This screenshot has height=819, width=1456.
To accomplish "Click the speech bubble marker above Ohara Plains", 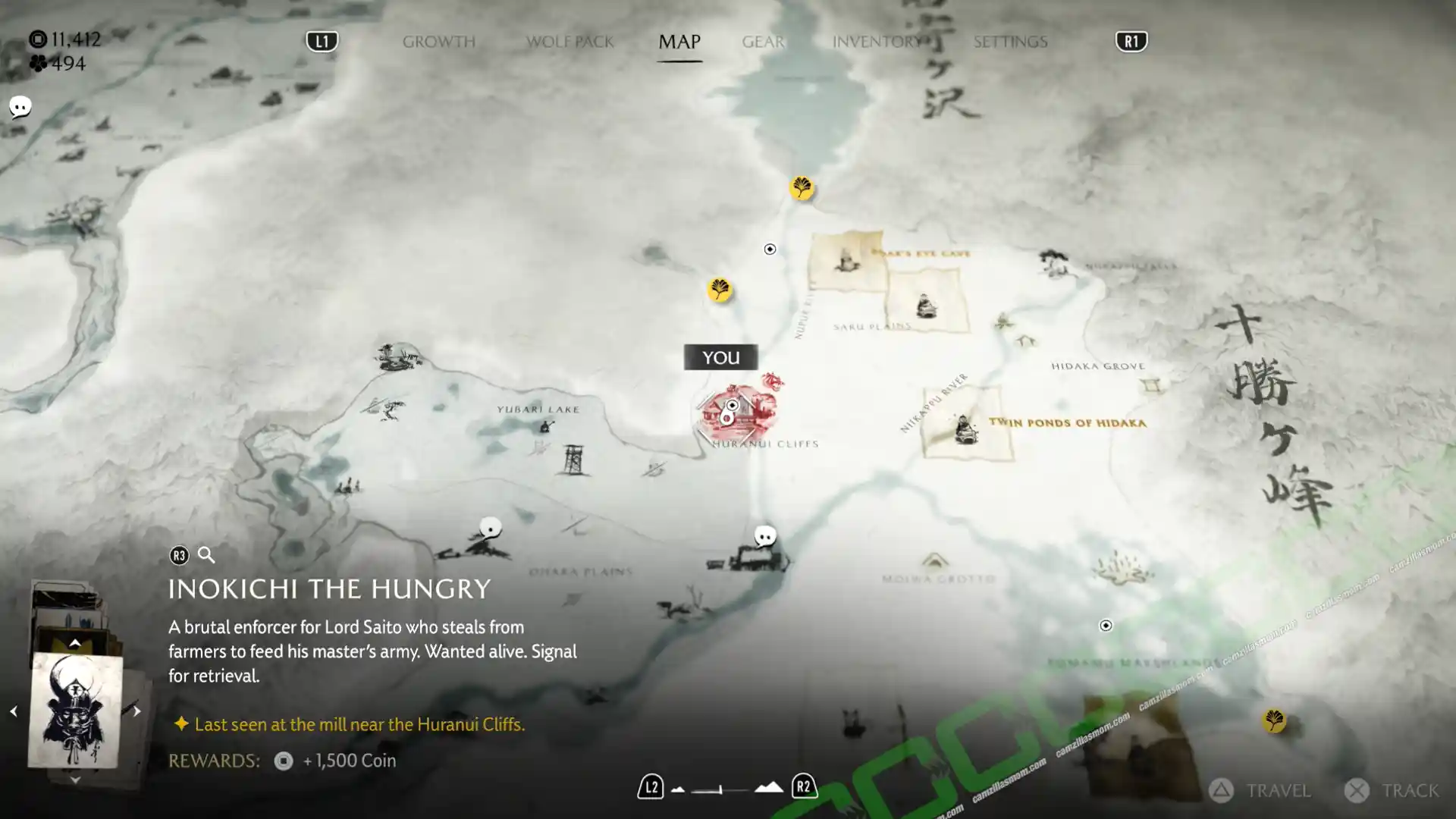I will click(491, 528).
